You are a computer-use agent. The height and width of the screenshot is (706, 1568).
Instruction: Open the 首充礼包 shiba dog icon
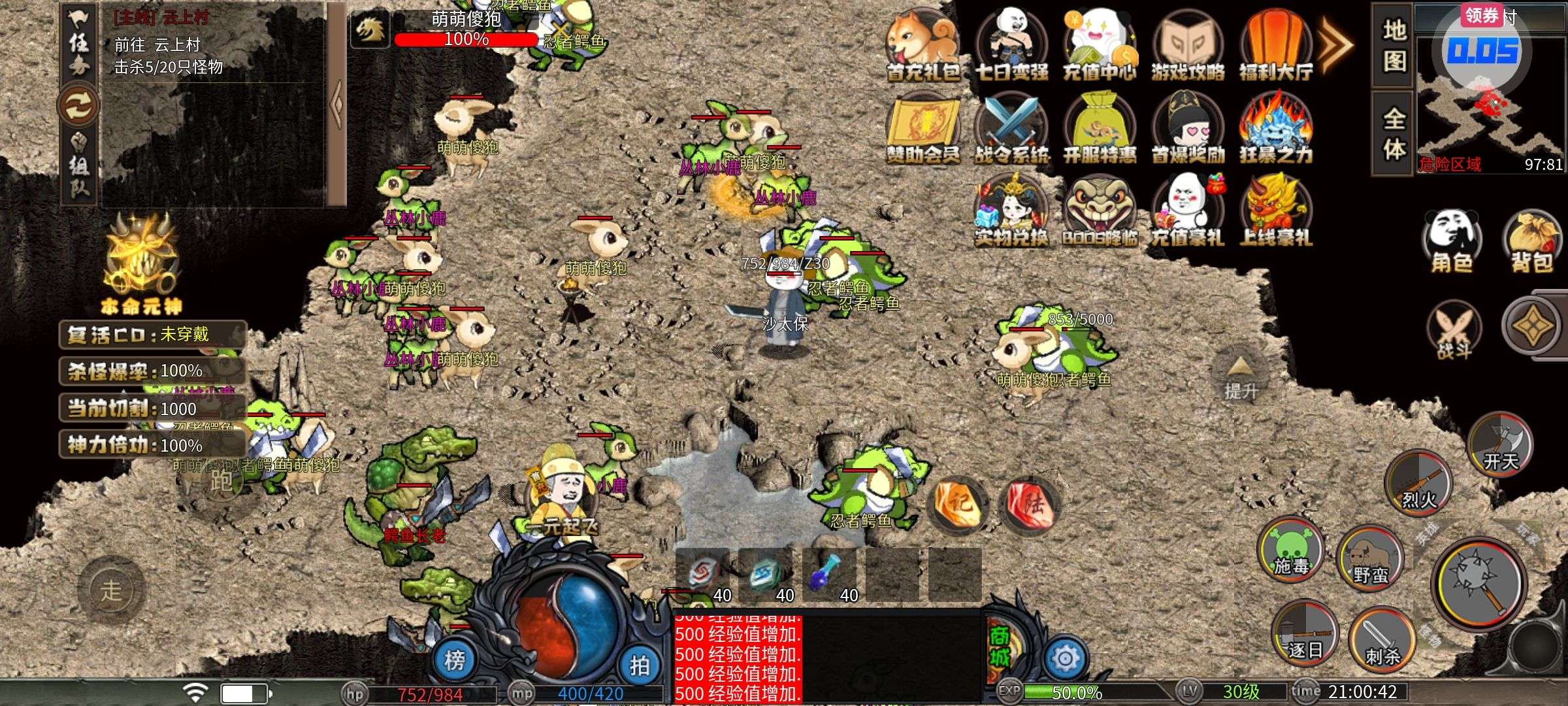tap(922, 44)
